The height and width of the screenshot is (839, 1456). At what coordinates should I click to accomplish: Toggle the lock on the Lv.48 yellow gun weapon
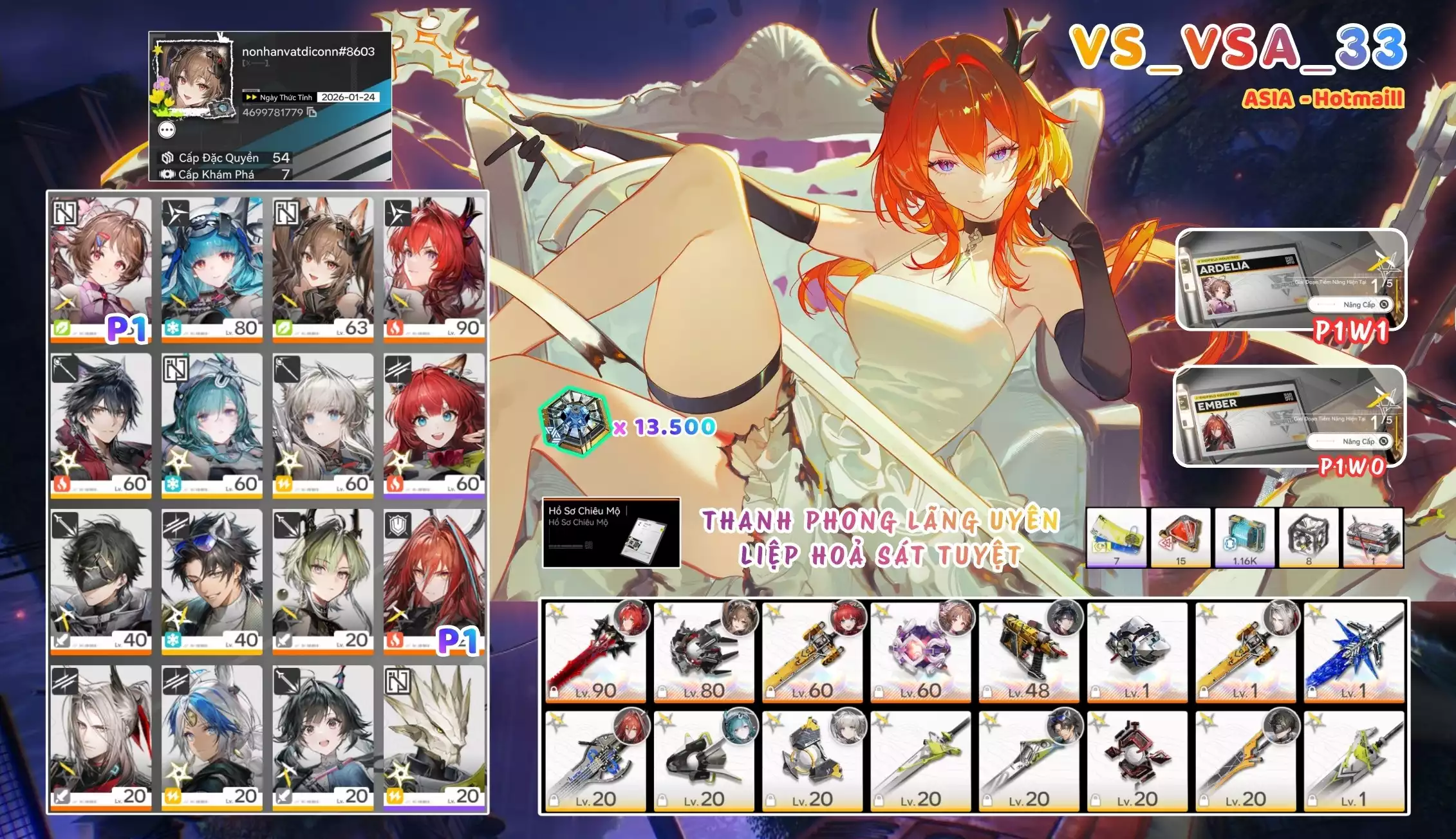point(987,691)
